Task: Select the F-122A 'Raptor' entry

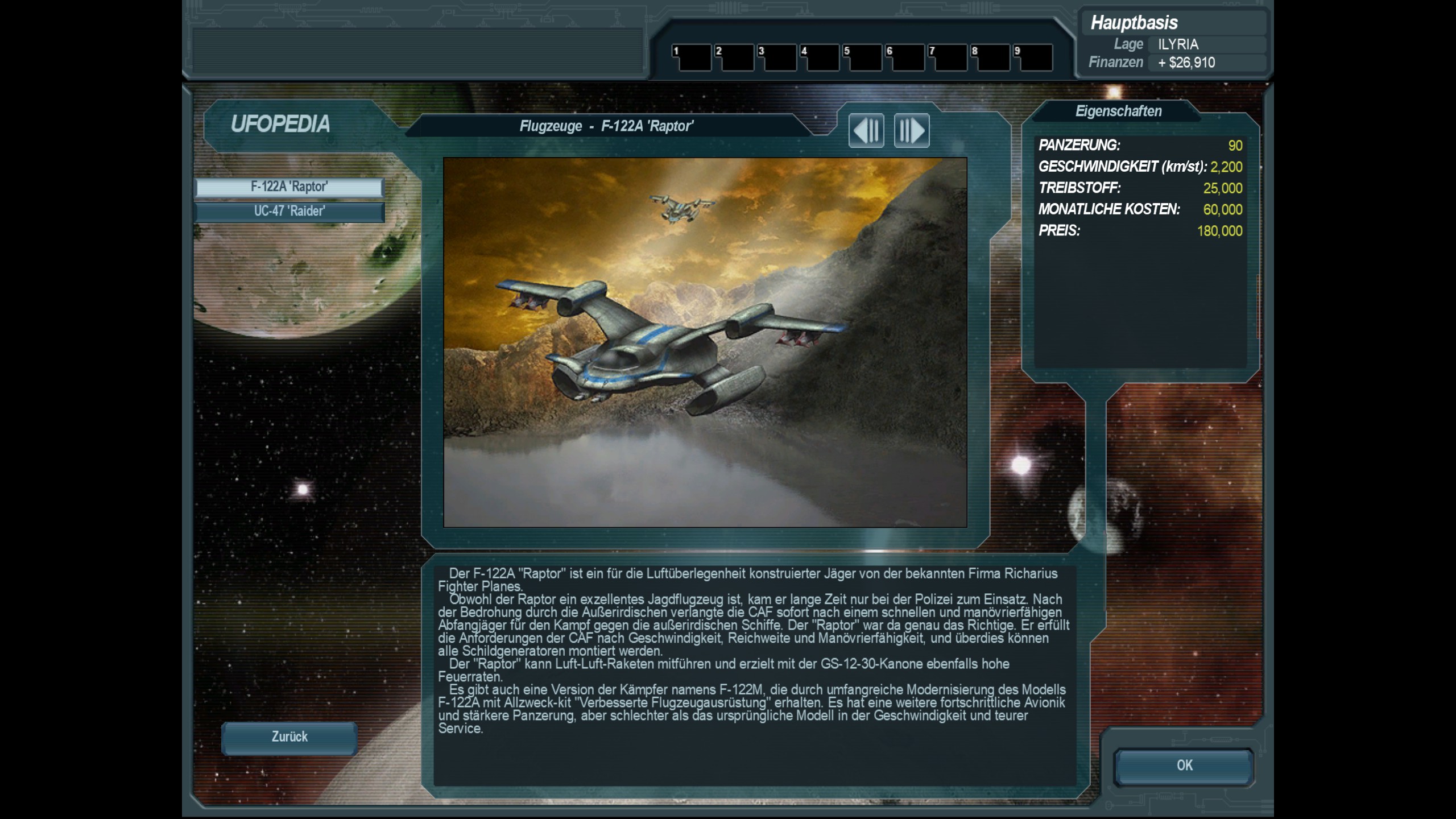Action: [289, 187]
